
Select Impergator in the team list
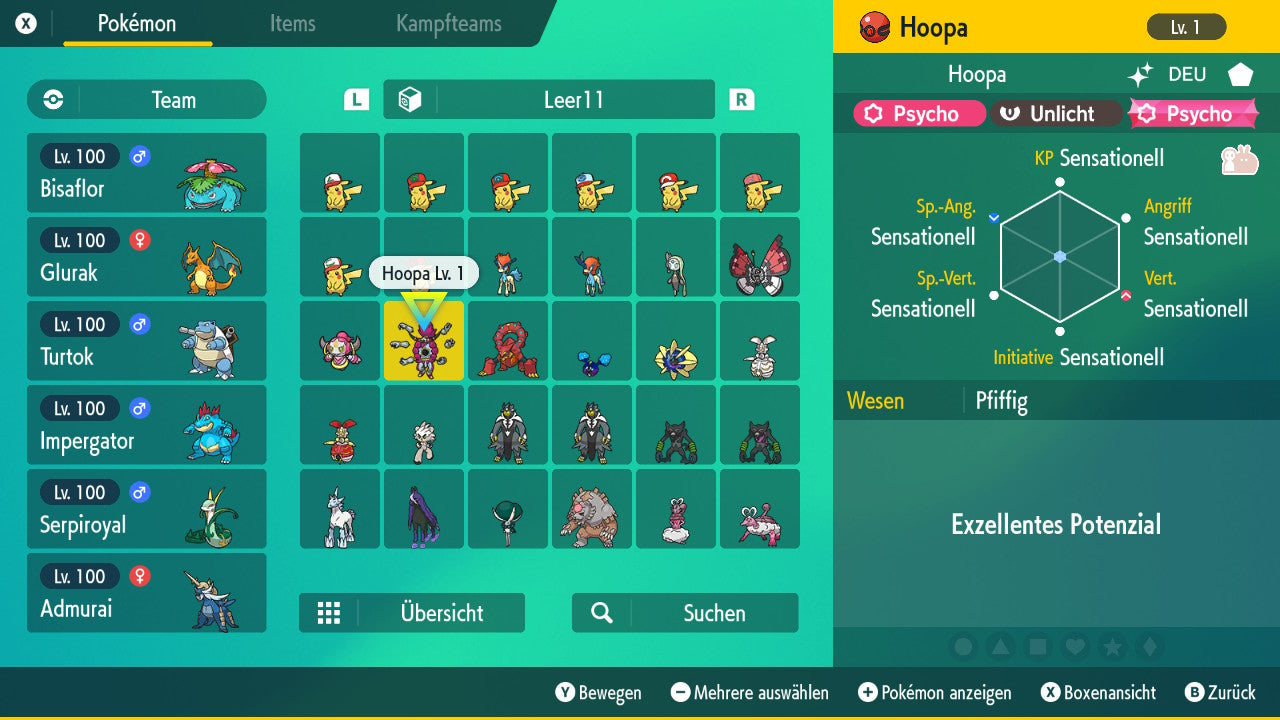point(146,424)
